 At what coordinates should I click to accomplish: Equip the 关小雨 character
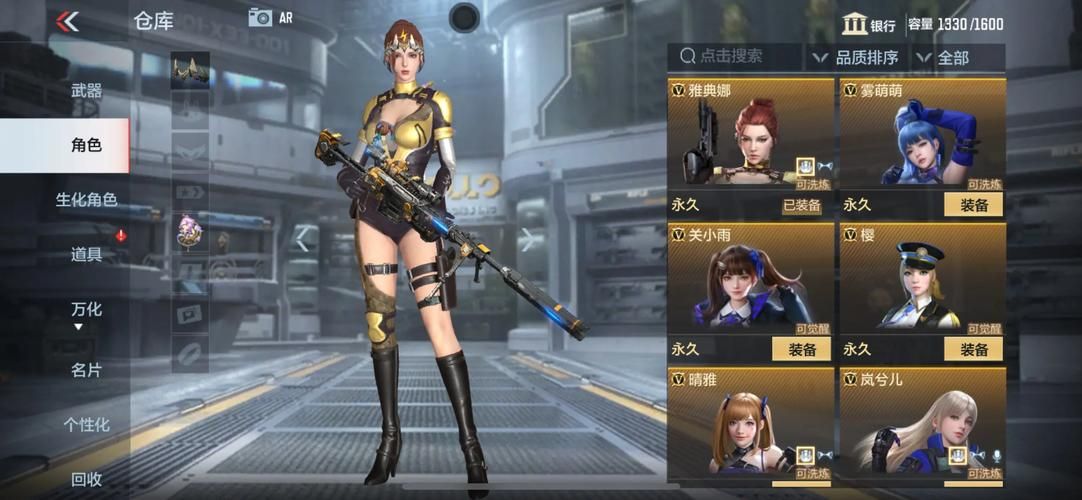coord(801,349)
